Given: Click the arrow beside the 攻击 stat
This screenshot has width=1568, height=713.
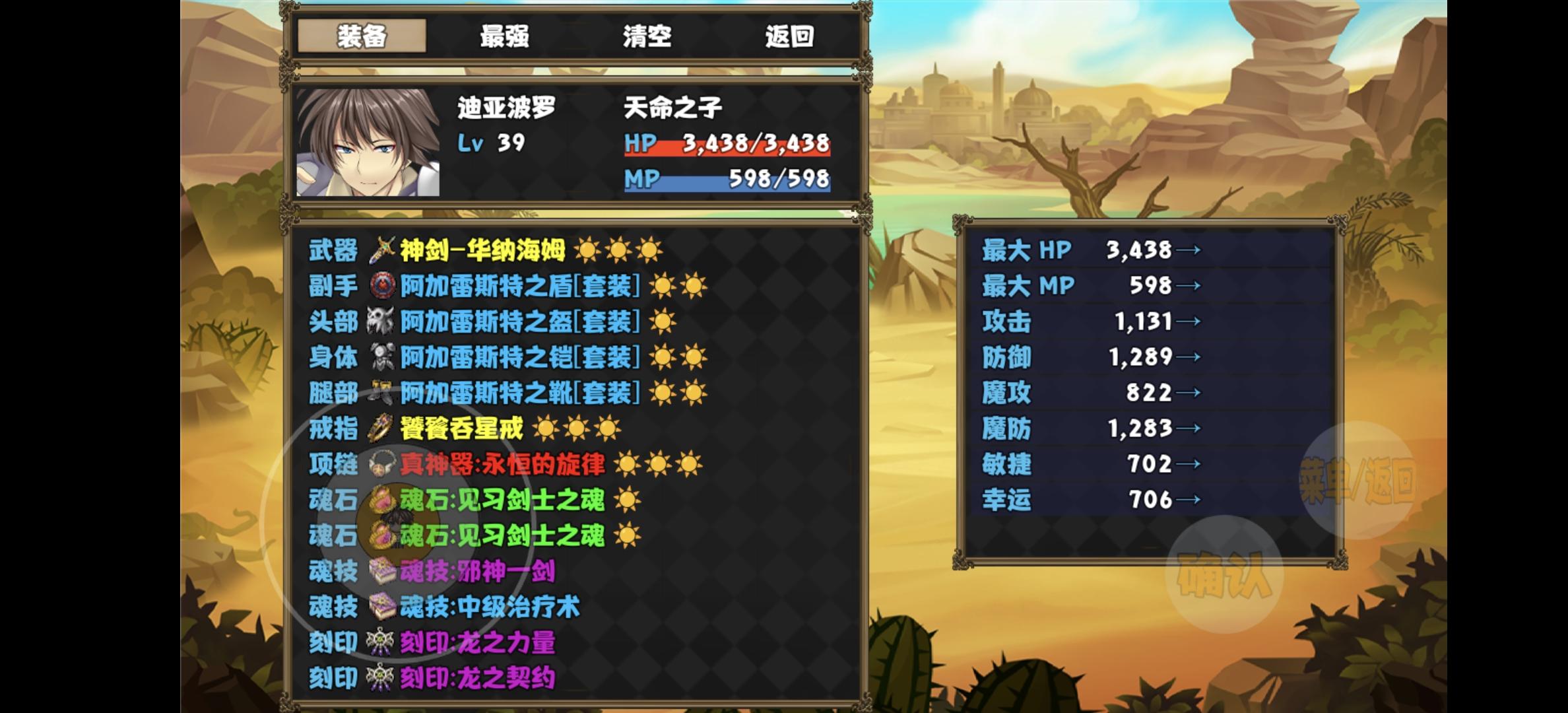Looking at the screenshot, I should click(1190, 321).
